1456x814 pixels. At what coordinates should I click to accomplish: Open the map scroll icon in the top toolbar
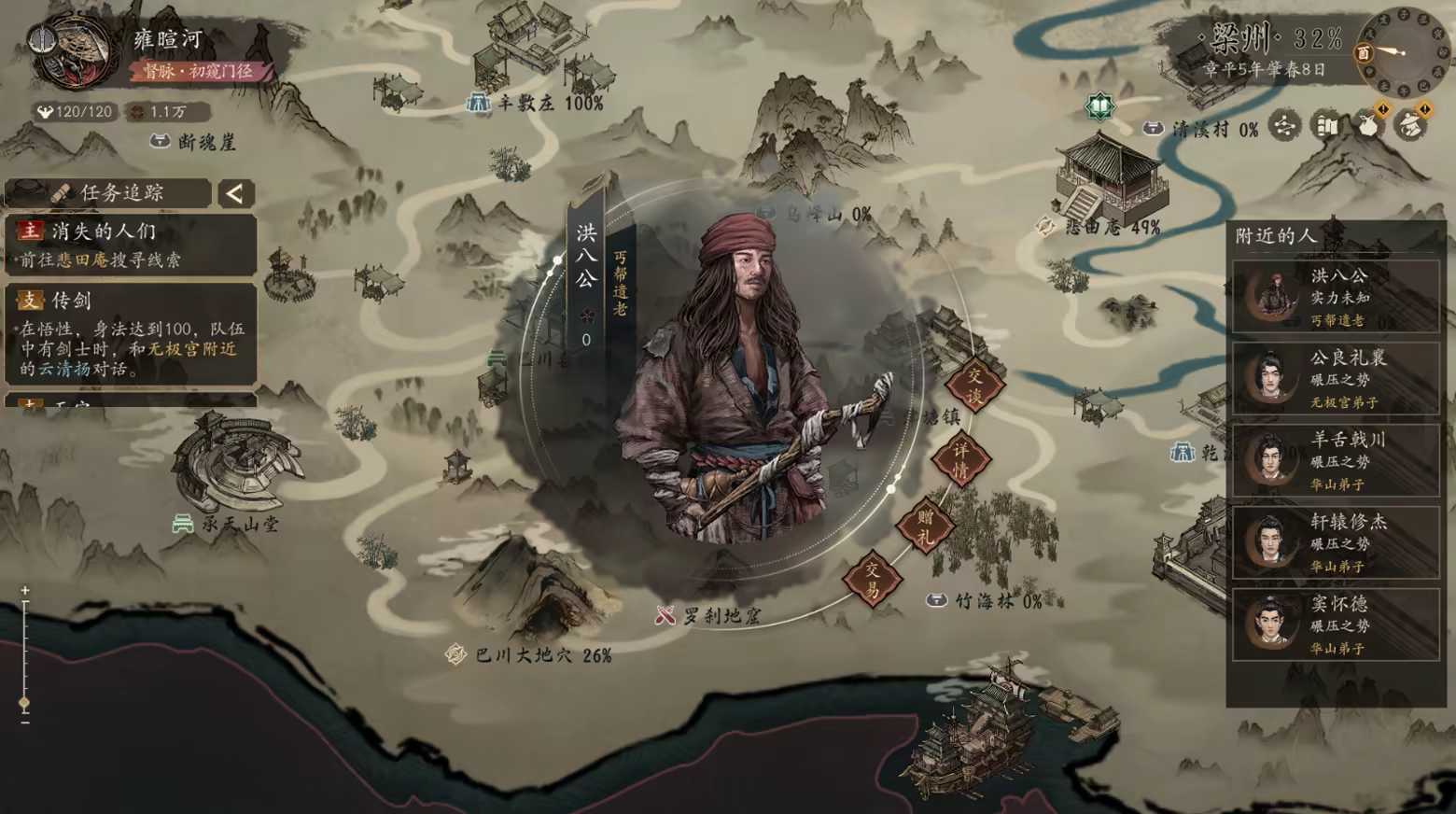pos(1325,126)
